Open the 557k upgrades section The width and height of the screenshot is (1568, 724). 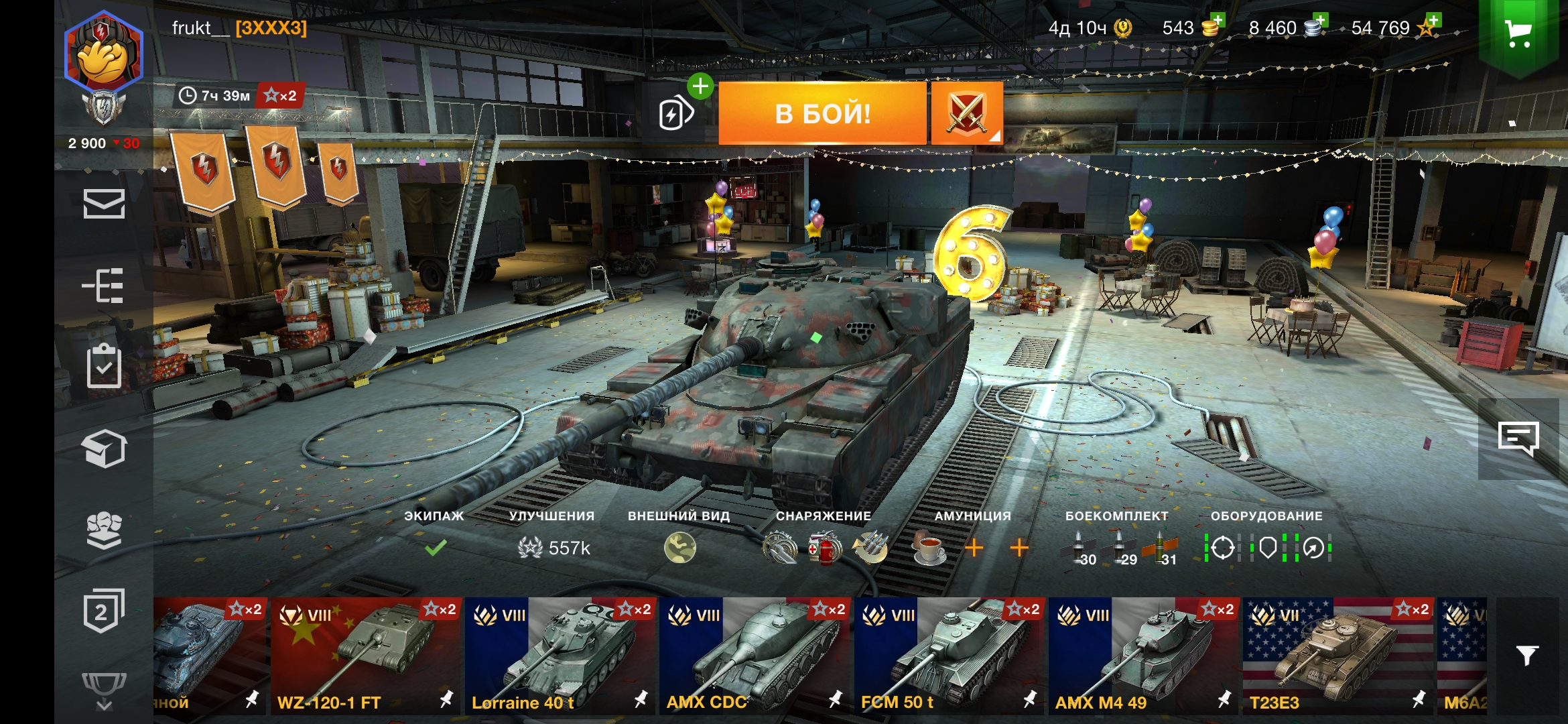553,548
